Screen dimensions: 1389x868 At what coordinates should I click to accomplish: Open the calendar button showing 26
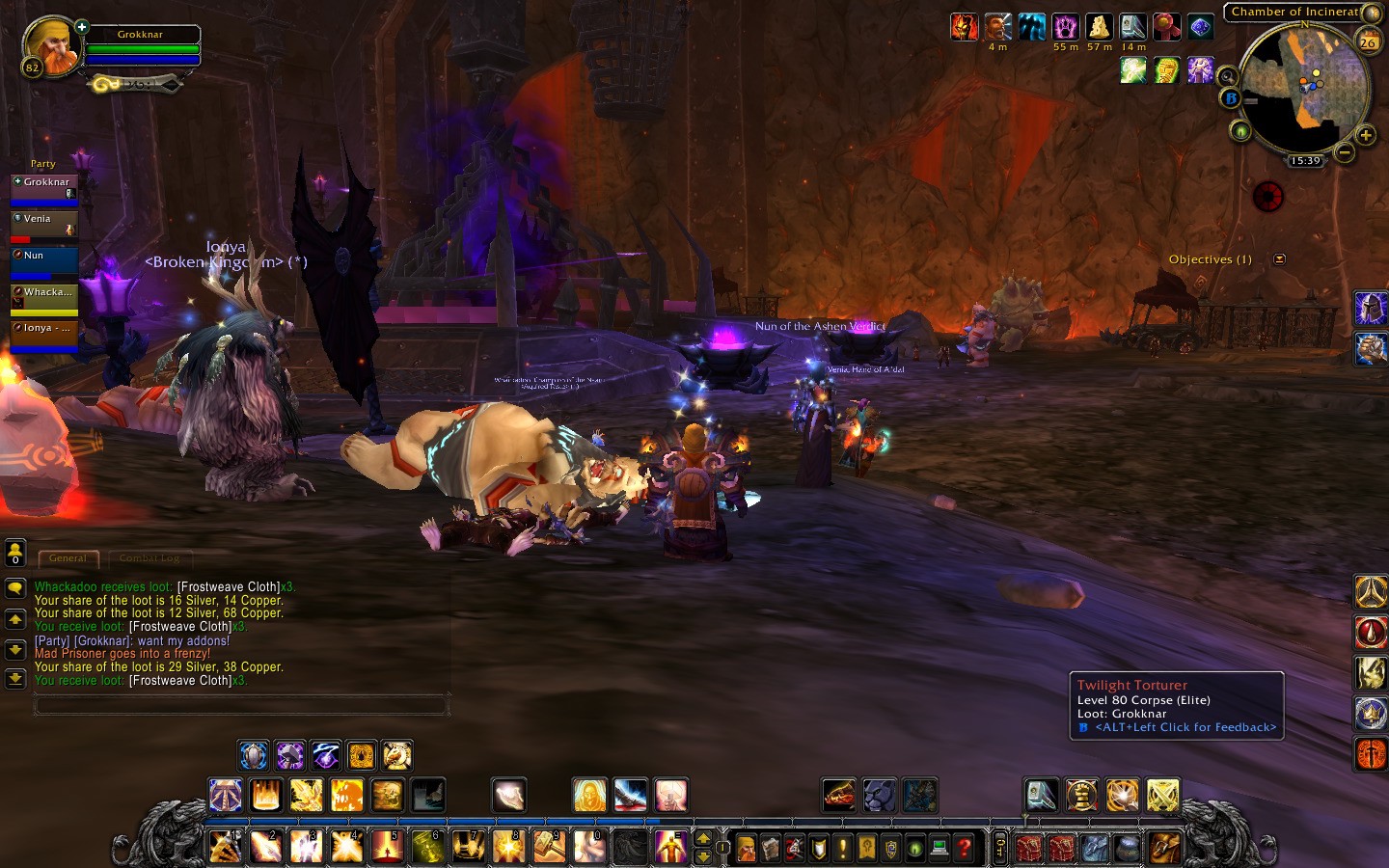click(1368, 41)
